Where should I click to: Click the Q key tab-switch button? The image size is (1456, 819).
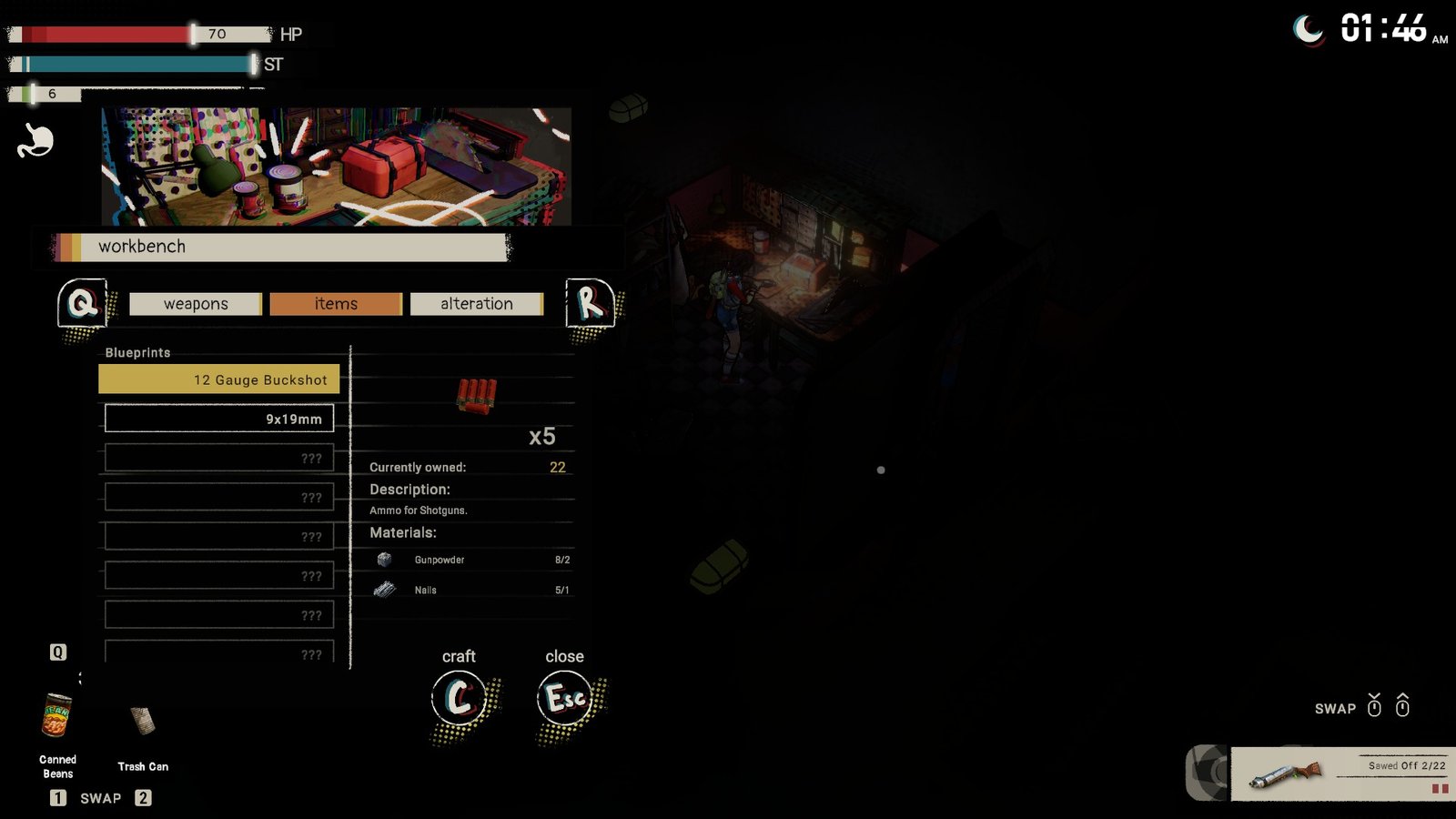point(81,302)
